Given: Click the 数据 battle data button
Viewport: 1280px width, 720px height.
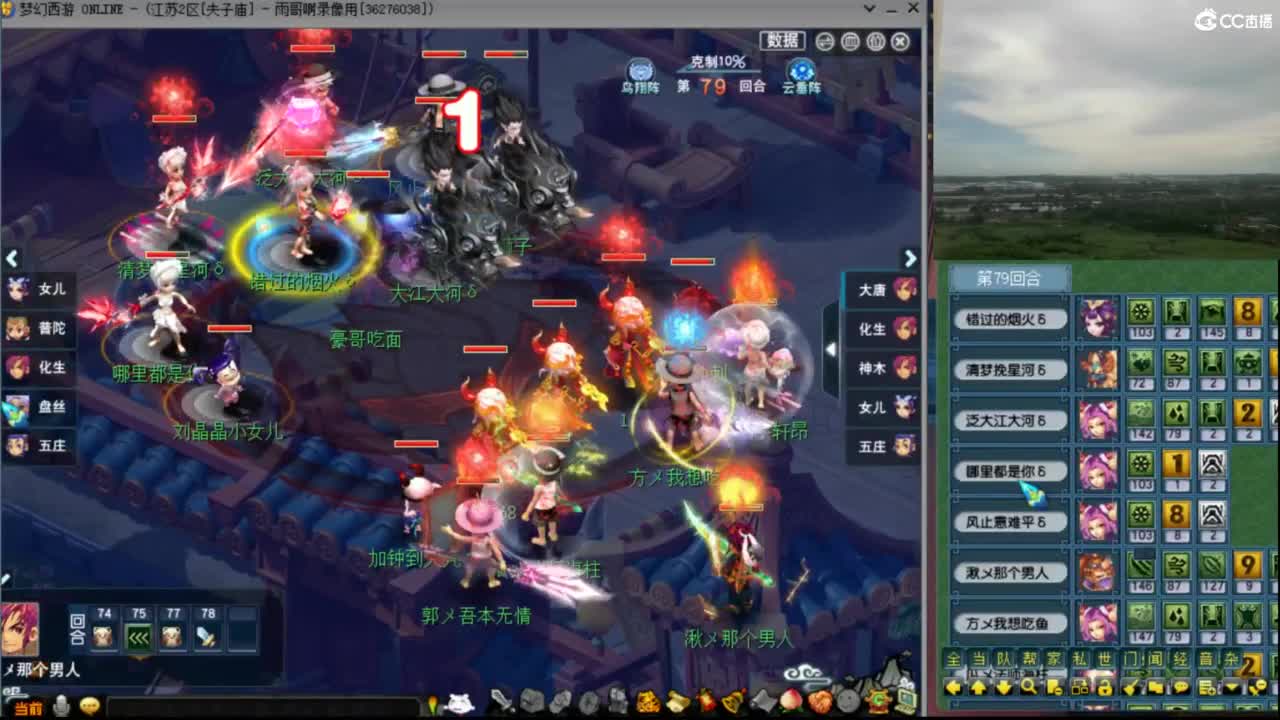Looking at the screenshot, I should tap(784, 41).
